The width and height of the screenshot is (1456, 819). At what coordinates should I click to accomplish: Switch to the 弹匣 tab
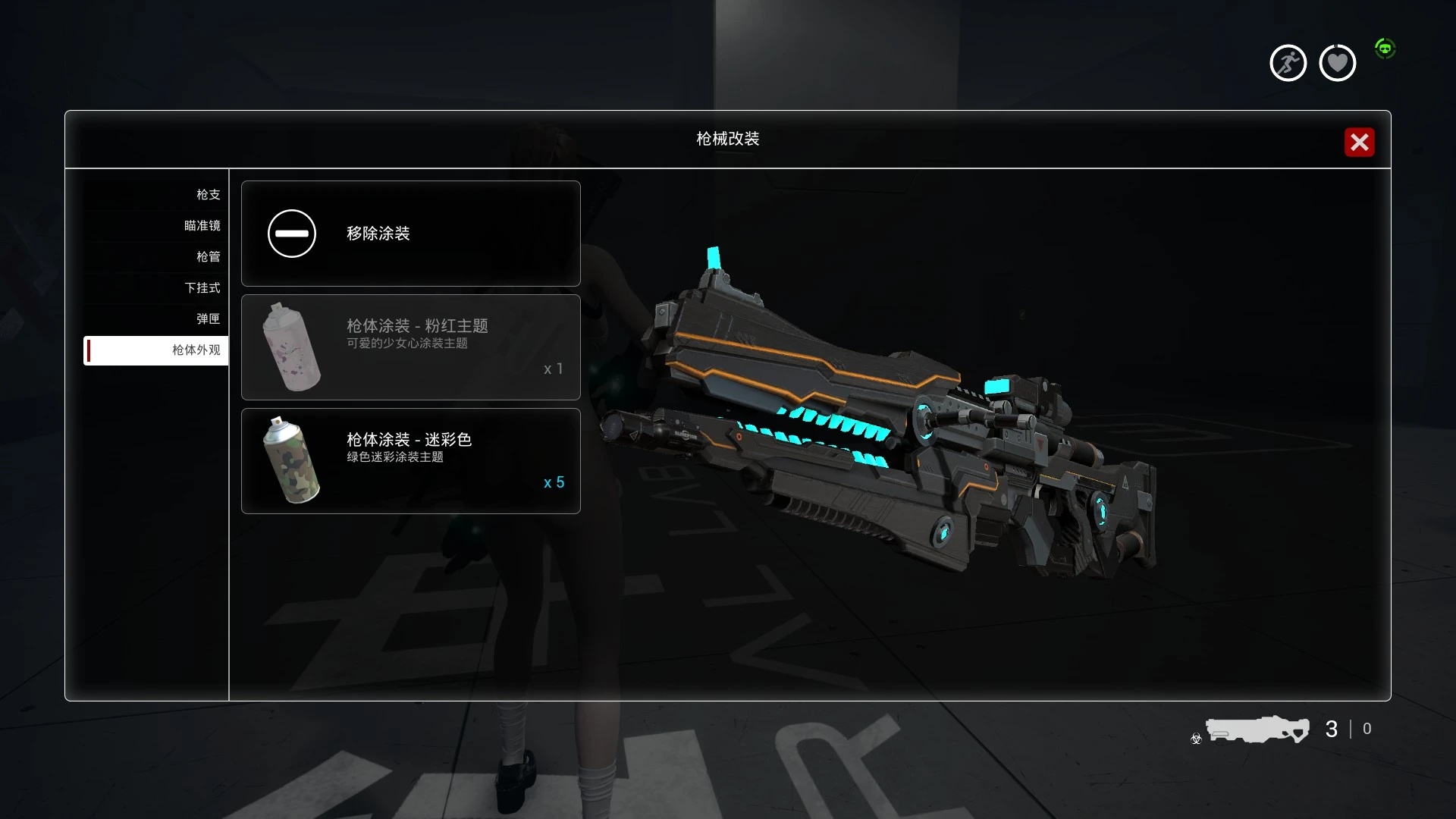pos(208,318)
